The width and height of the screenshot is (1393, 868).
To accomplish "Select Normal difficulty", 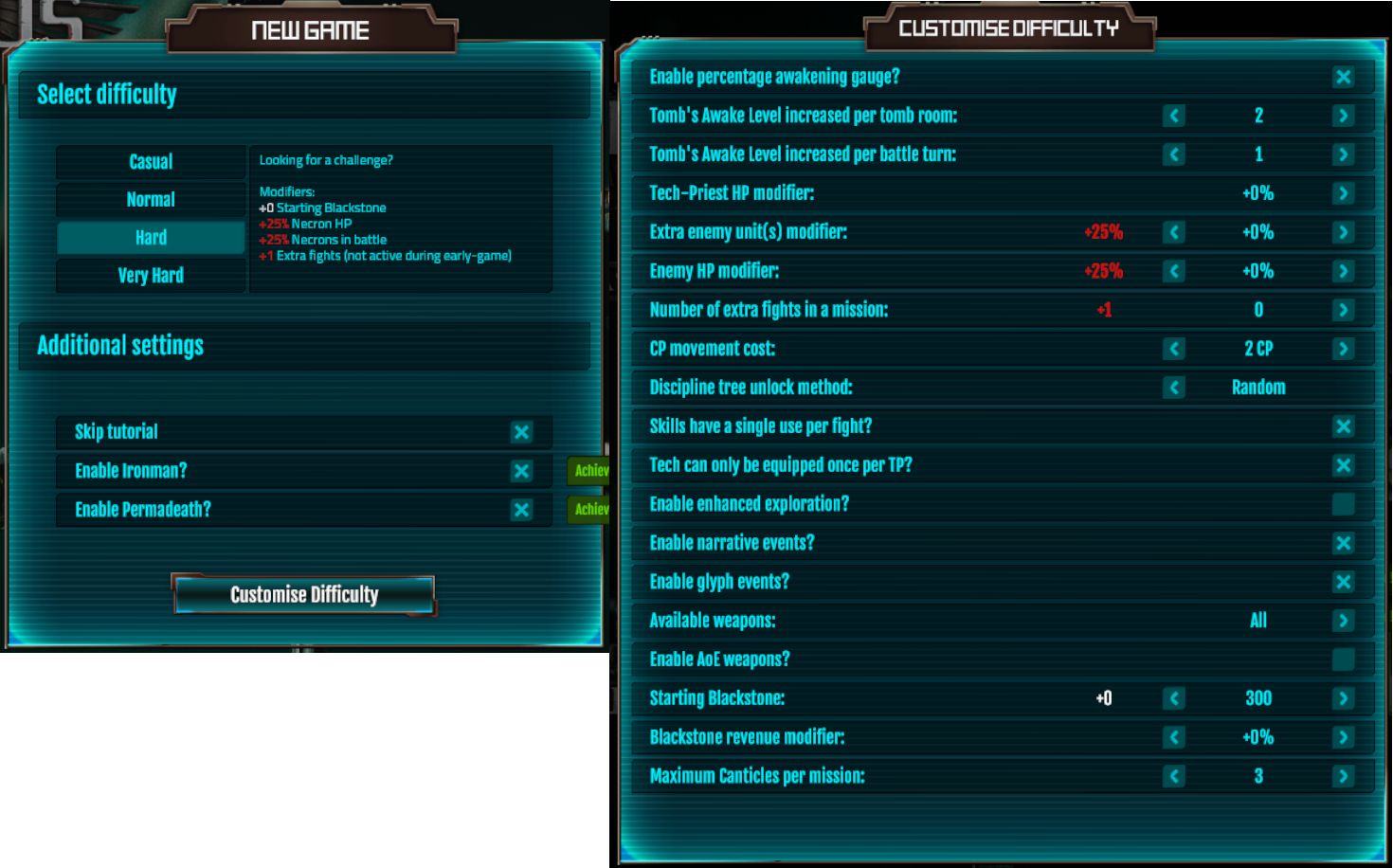I will 151,199.
